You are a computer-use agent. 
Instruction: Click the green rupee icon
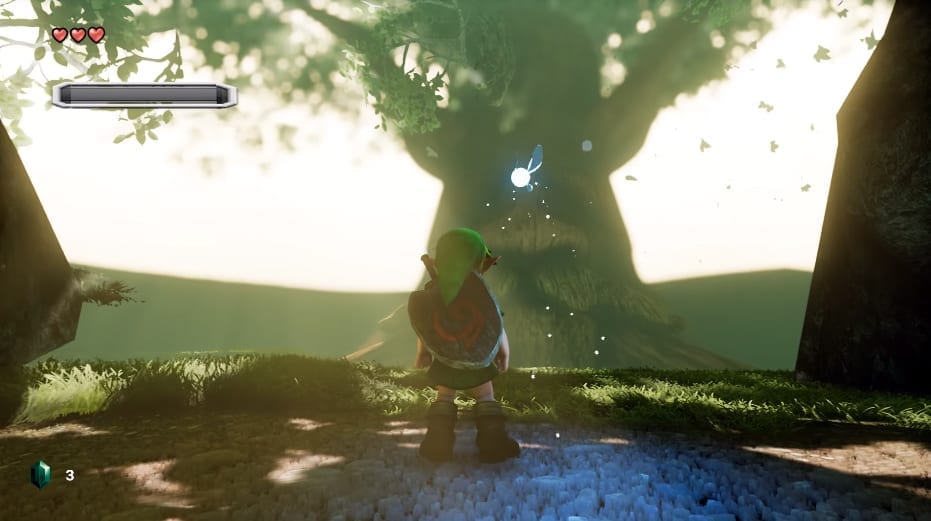point(40,474)
